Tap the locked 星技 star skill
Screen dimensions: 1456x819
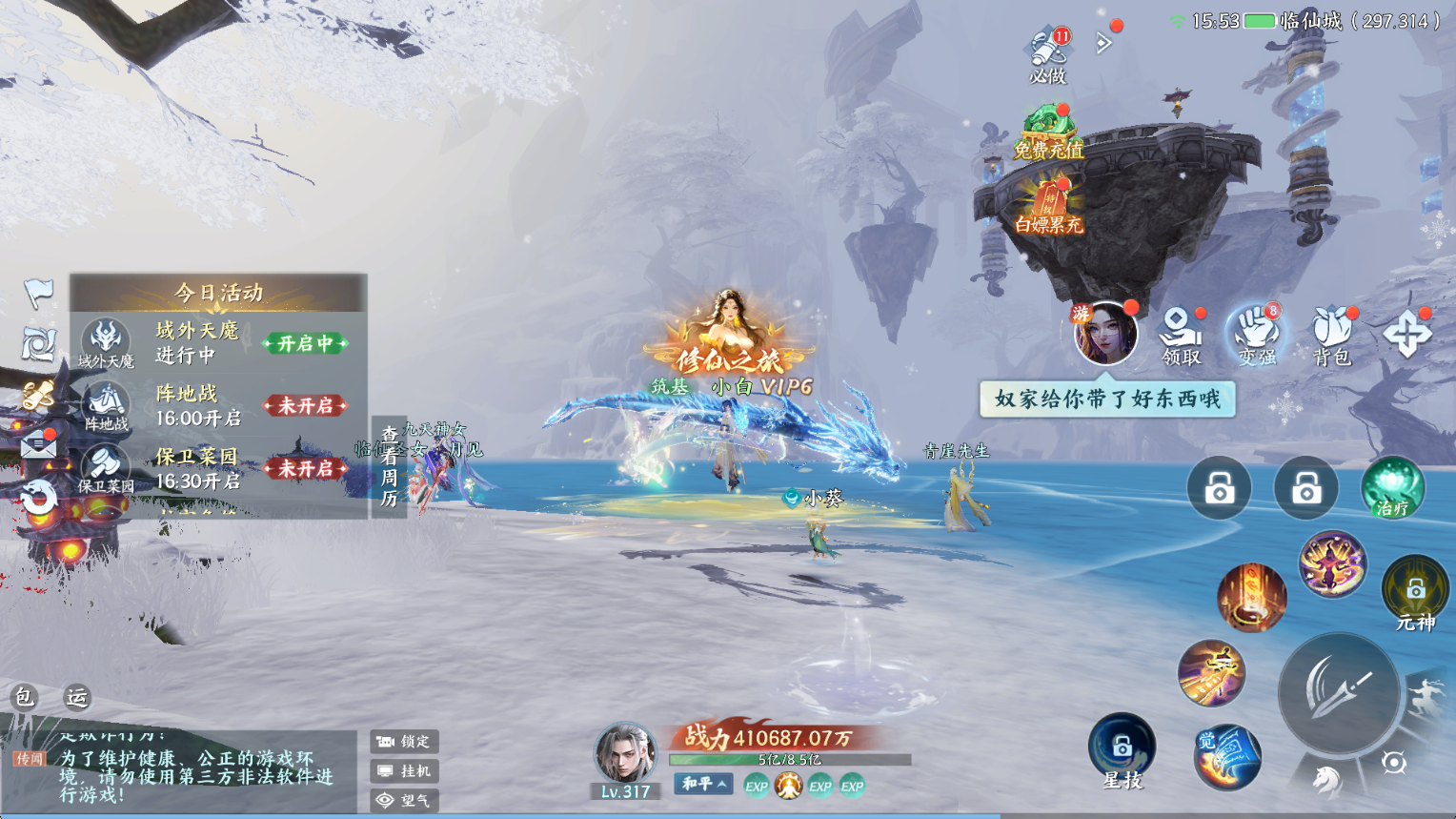(1122, 749)
